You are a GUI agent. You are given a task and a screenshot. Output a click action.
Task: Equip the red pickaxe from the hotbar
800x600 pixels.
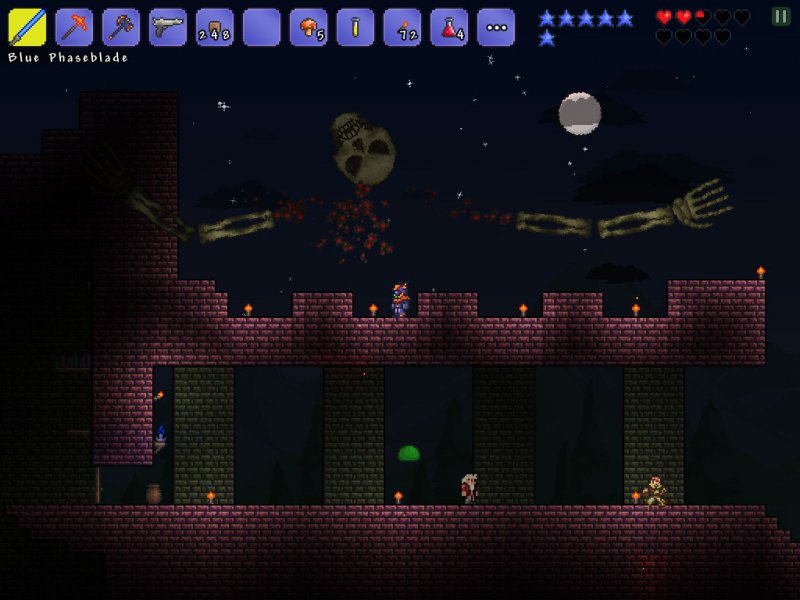tap(74, 27)
